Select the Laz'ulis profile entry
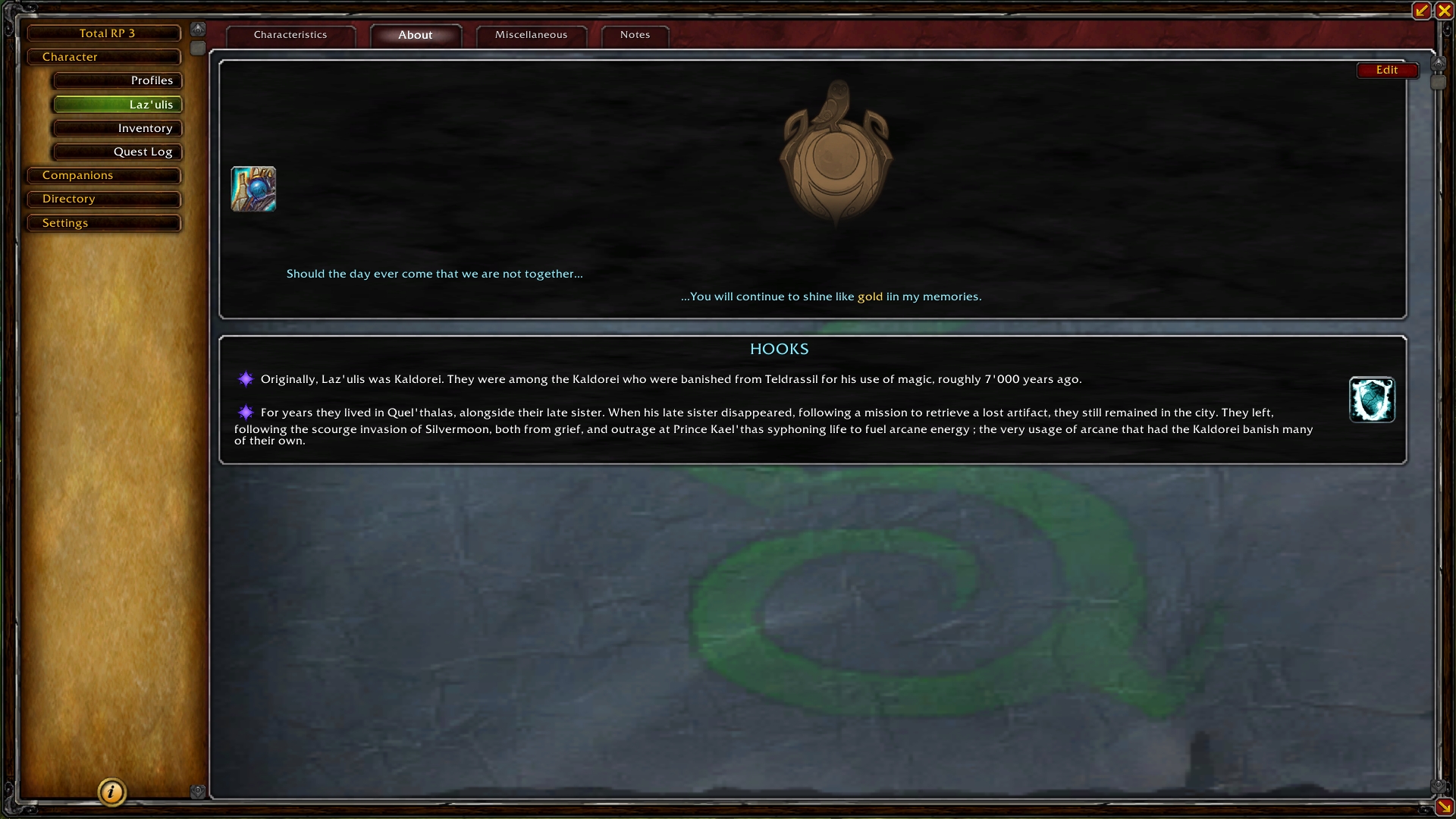This screenshot has width=1456, height=819. (x=118, y=105)
